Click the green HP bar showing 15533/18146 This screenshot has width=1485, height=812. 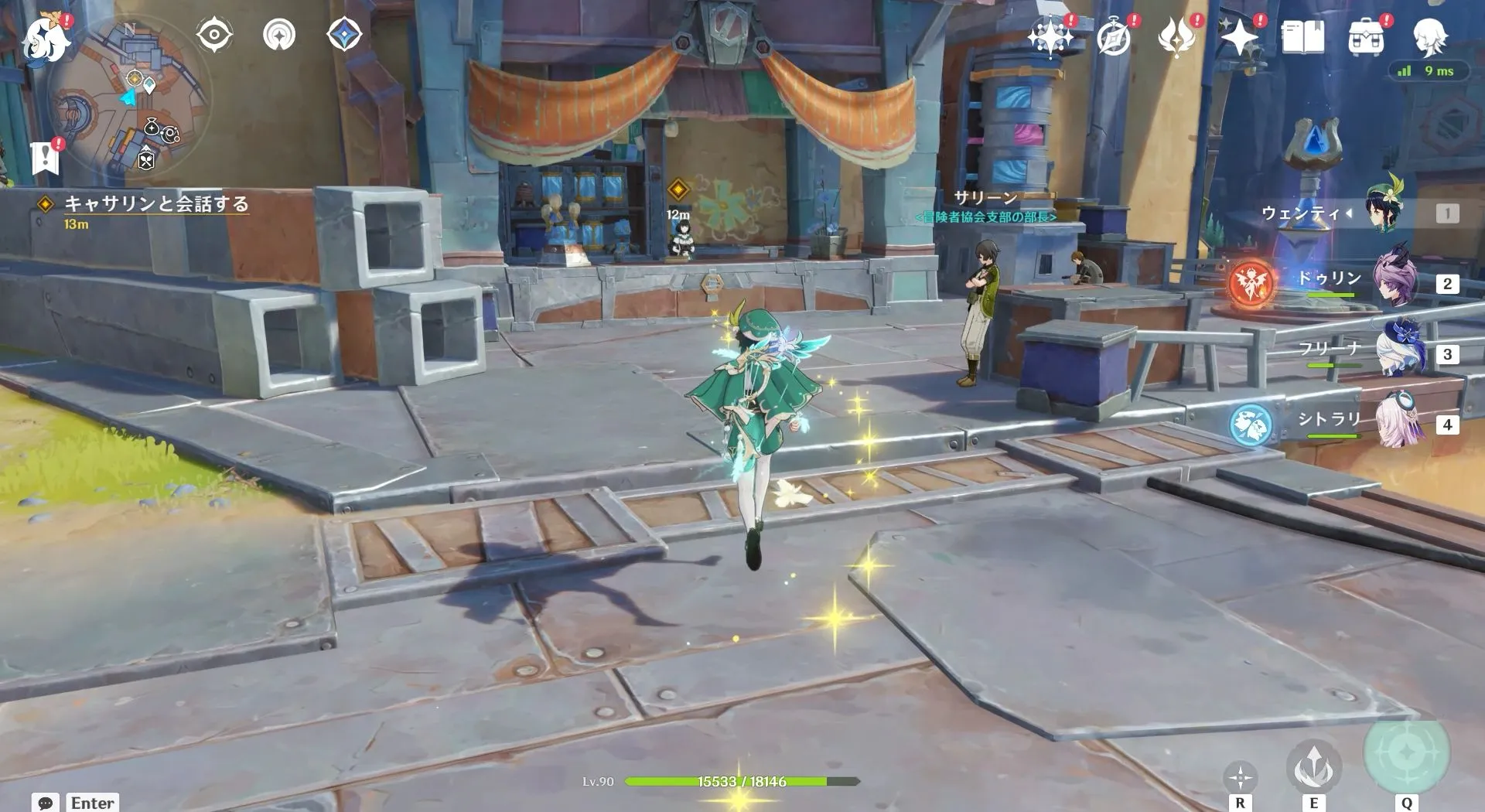(742, 780)
